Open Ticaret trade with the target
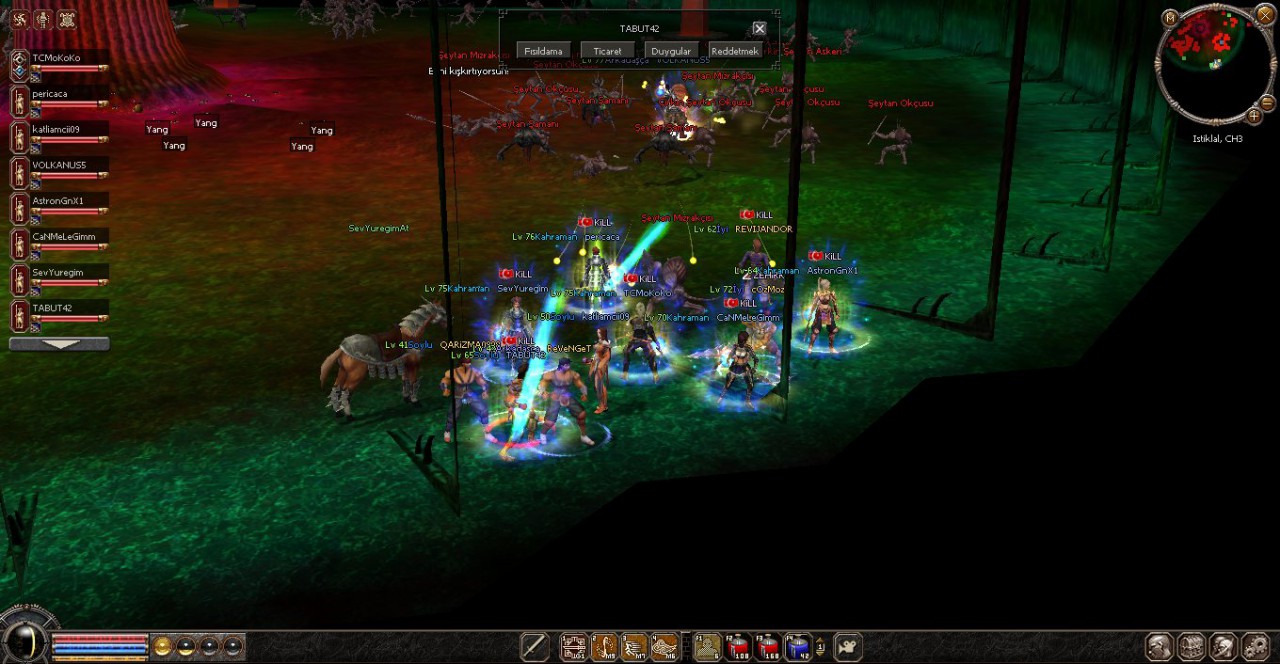1280x664 pixels. (x=607, y=51)
